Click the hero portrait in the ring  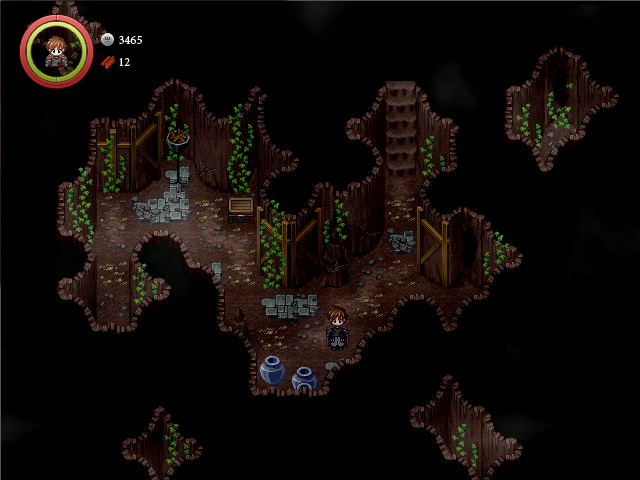[56, 50]
